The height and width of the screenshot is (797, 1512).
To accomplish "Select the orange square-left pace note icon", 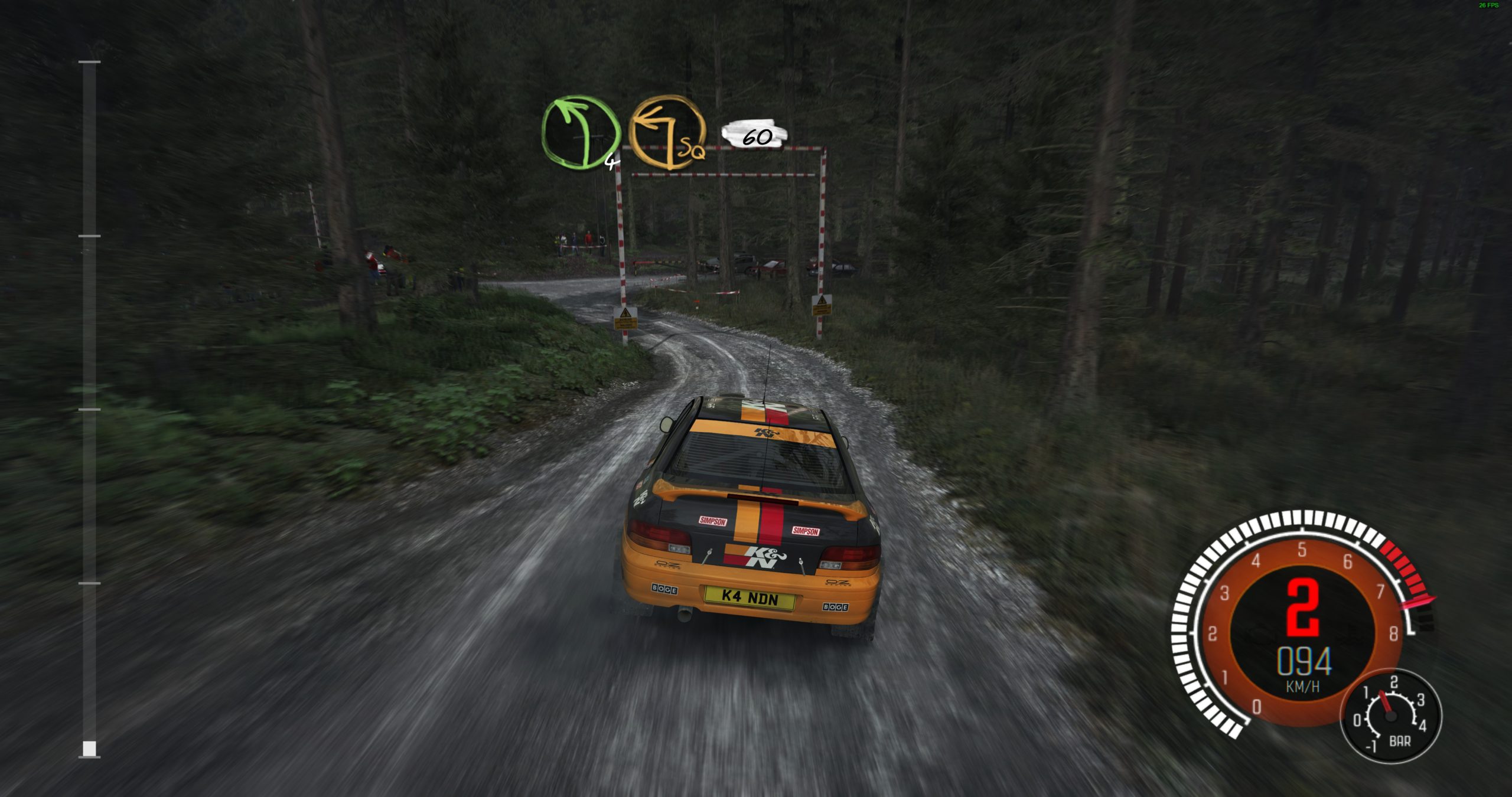I will [667, 133].
